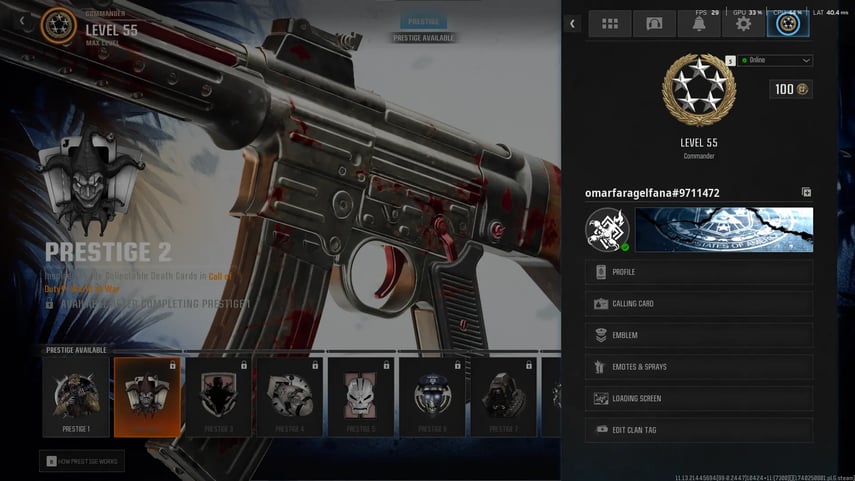This screenshot has width=855, height=481.
Task: Open How Prestige Works
Action: 82,461
